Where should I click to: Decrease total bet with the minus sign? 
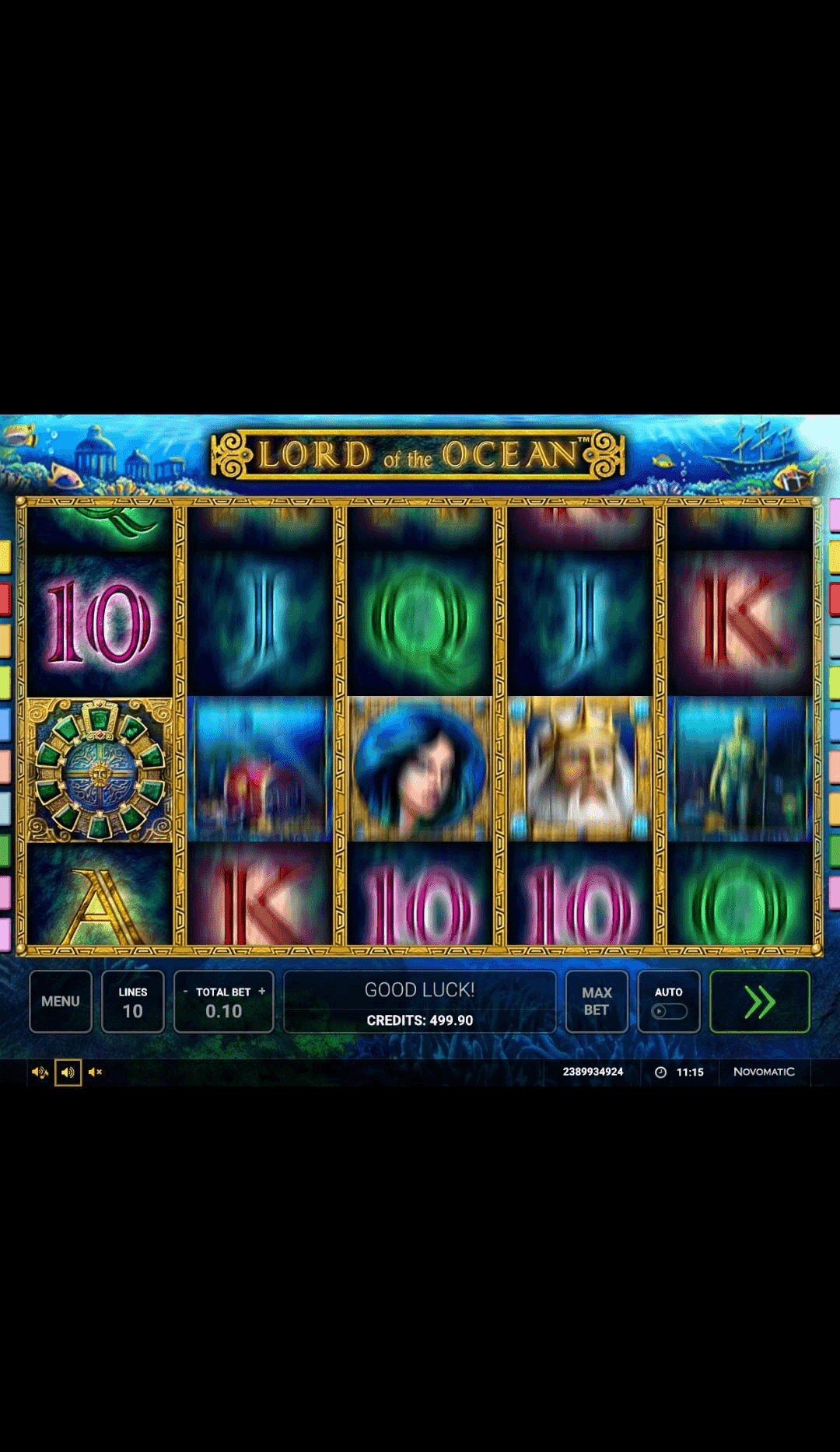click(x=185, y=992)
